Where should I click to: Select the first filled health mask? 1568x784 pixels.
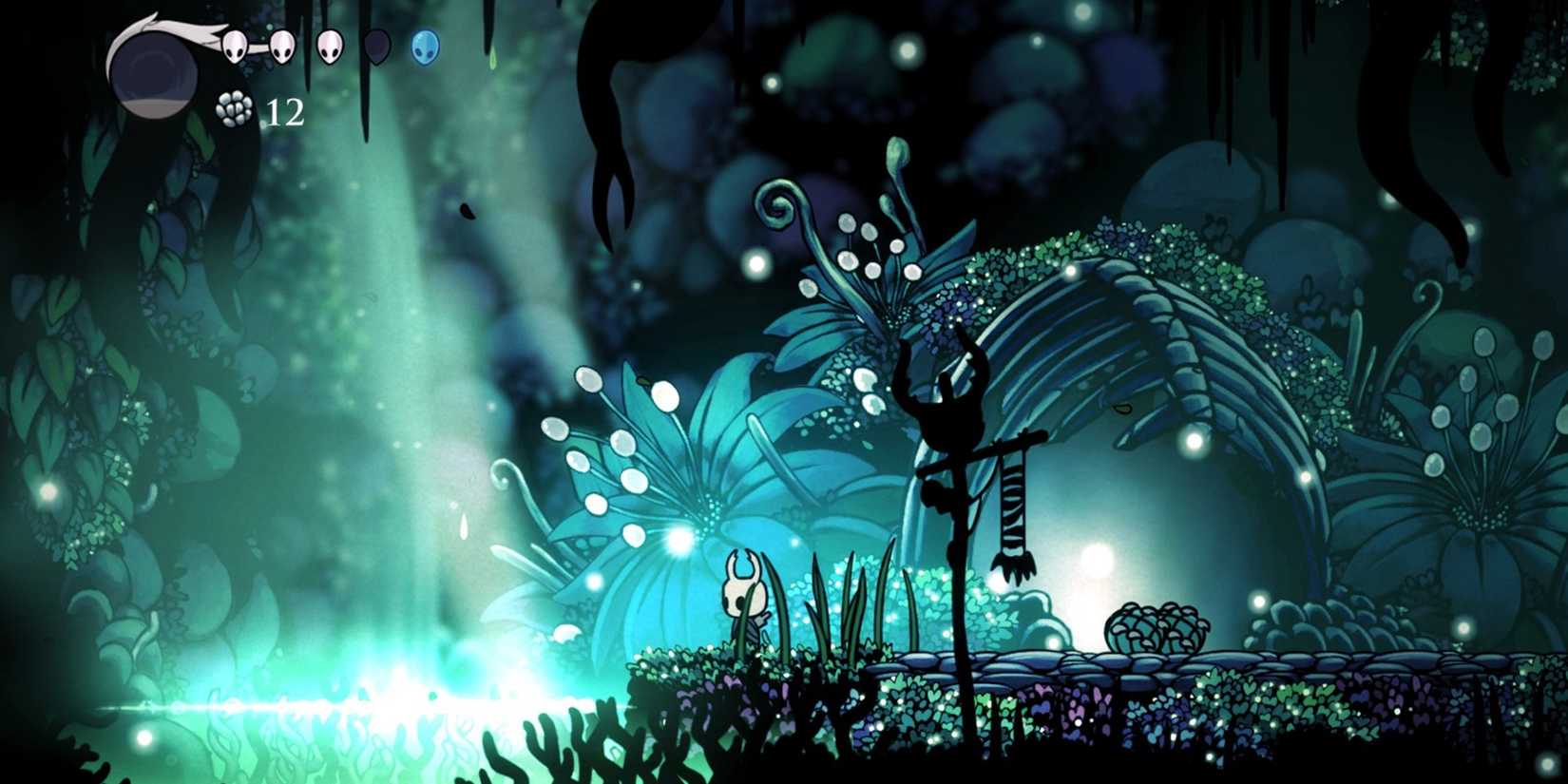pyautogui.click(x=234, y=46)
